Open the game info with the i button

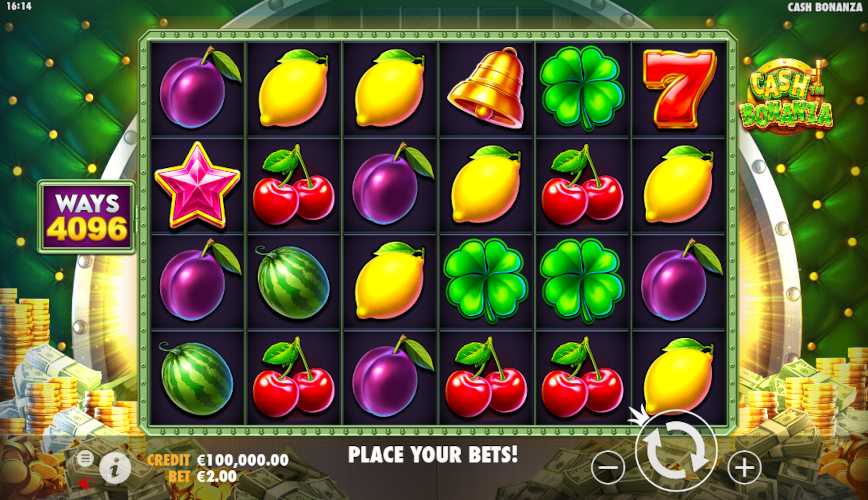click(115, 465)
